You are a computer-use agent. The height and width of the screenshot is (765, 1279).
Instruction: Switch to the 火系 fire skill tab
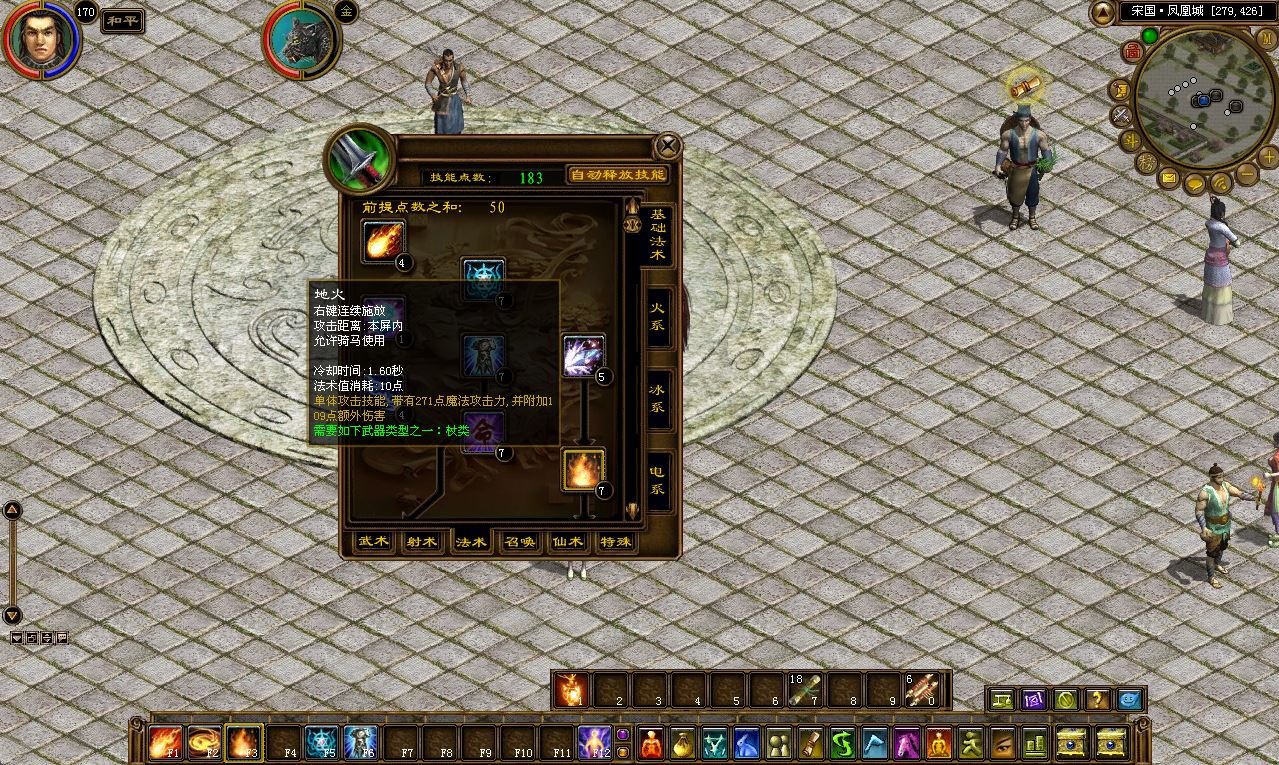tap(657, 318)
